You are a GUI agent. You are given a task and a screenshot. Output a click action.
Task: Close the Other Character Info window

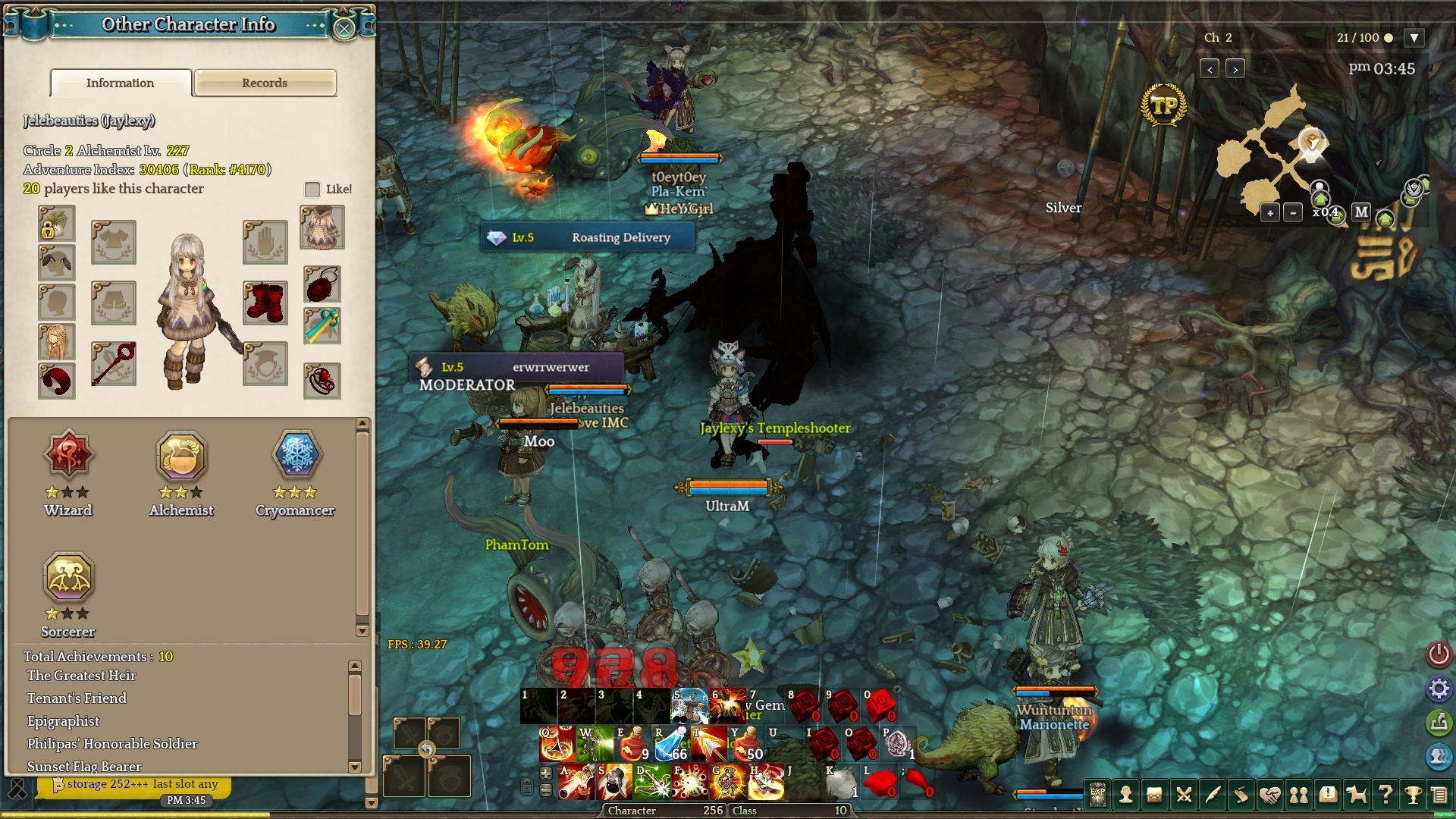point(344,29)
